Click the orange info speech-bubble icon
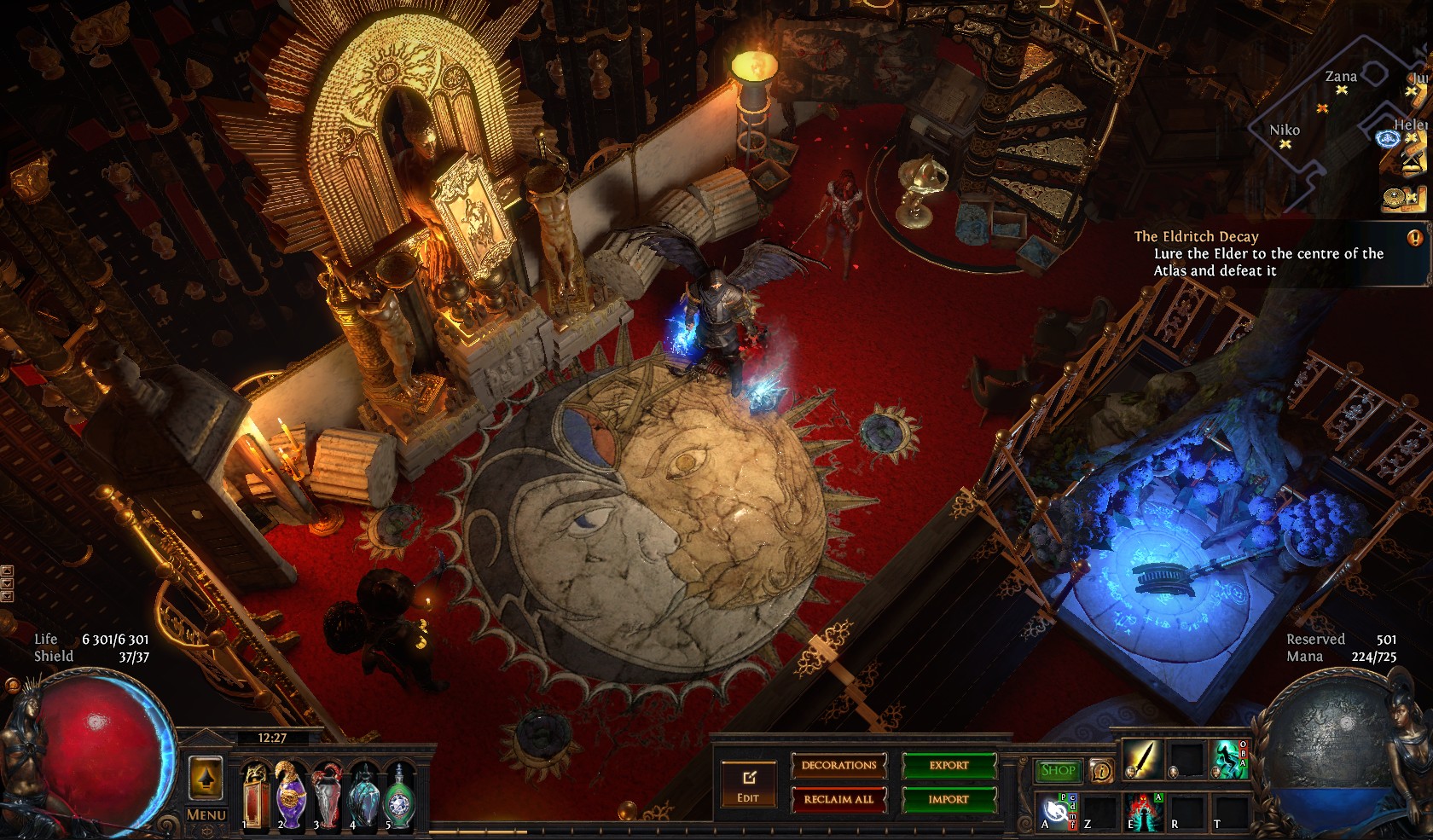This screenshot has height=840, width=1433. [1101, 772]
